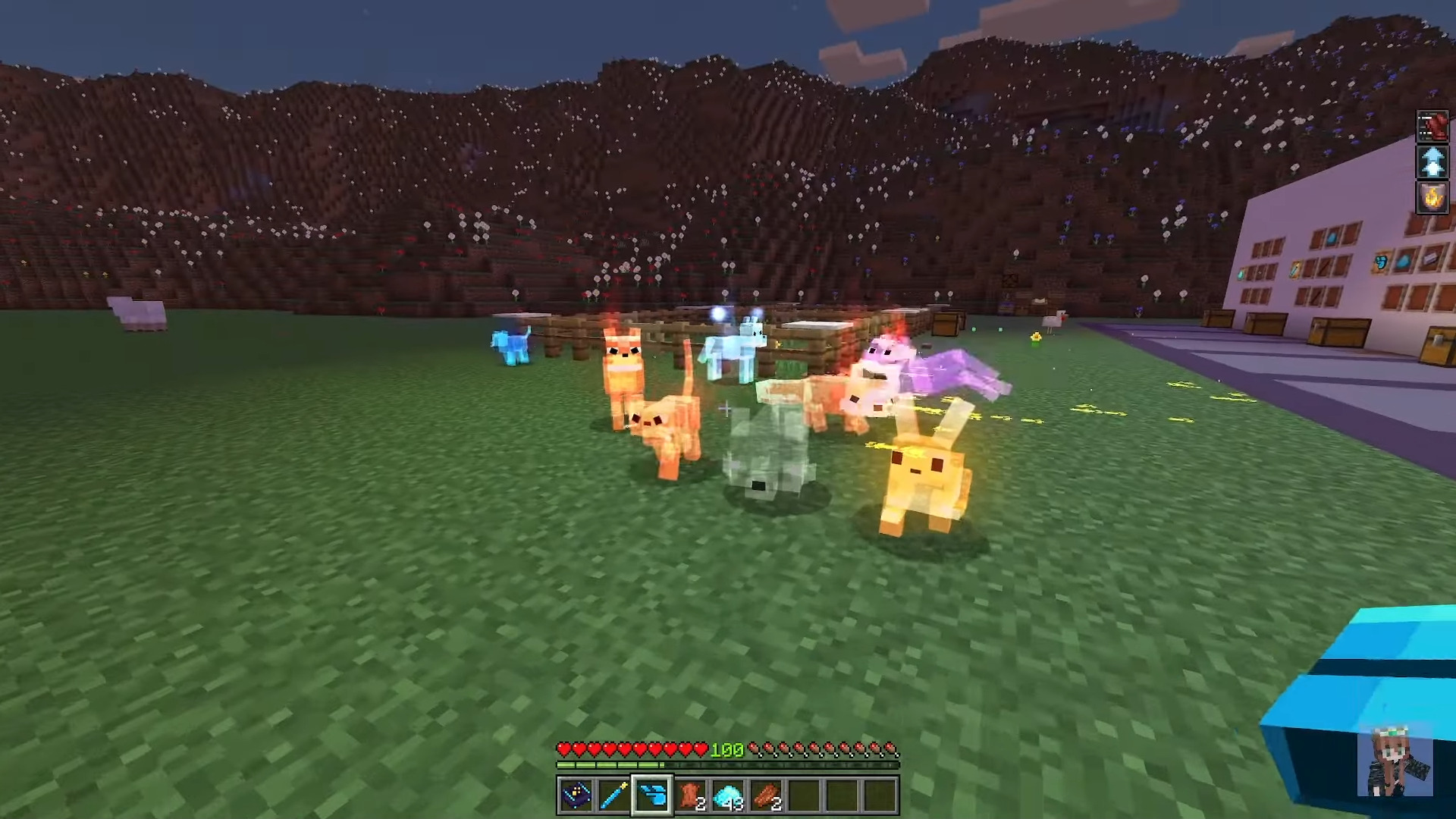Click the player avatar overlay thumbnail

[x=1398, y=762]
